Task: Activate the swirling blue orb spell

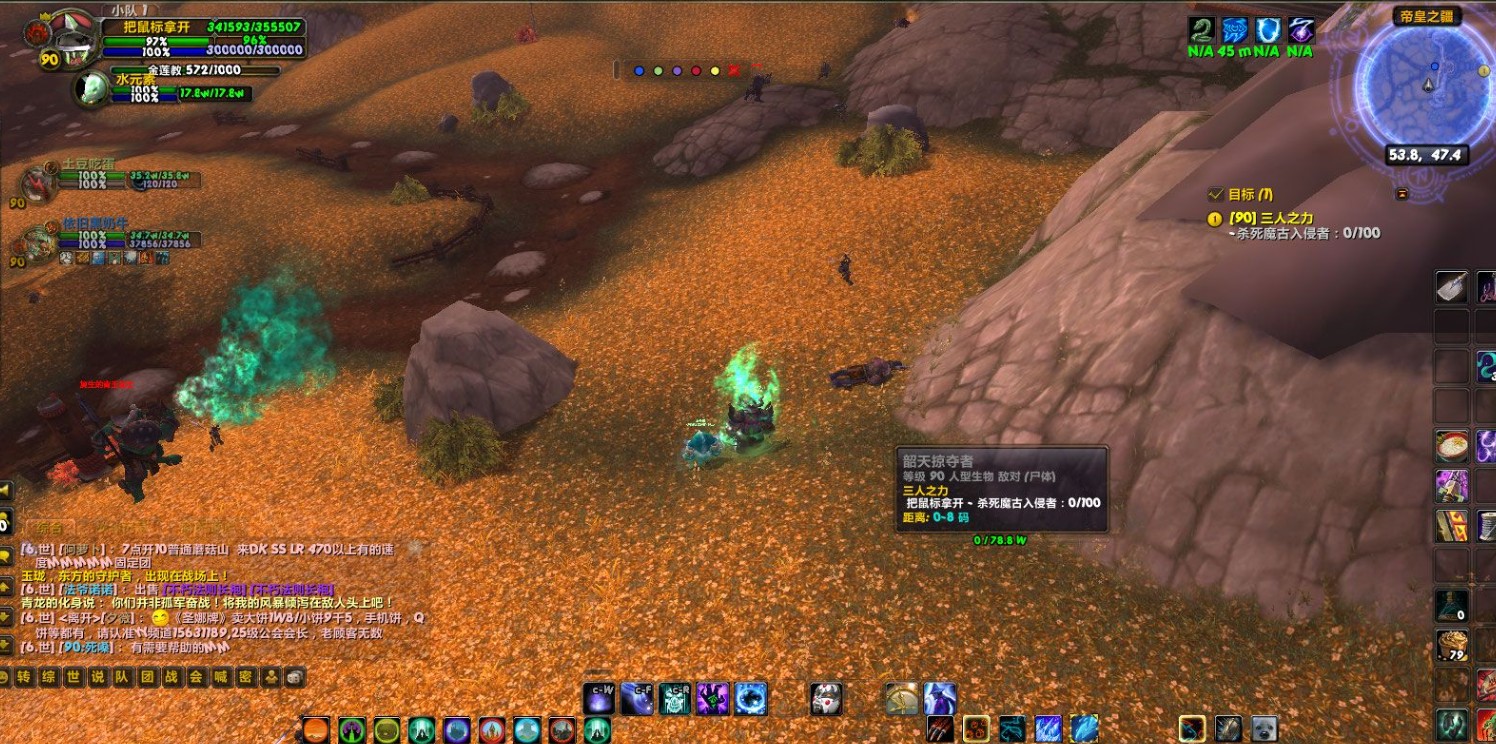Action: pos(751,698)
